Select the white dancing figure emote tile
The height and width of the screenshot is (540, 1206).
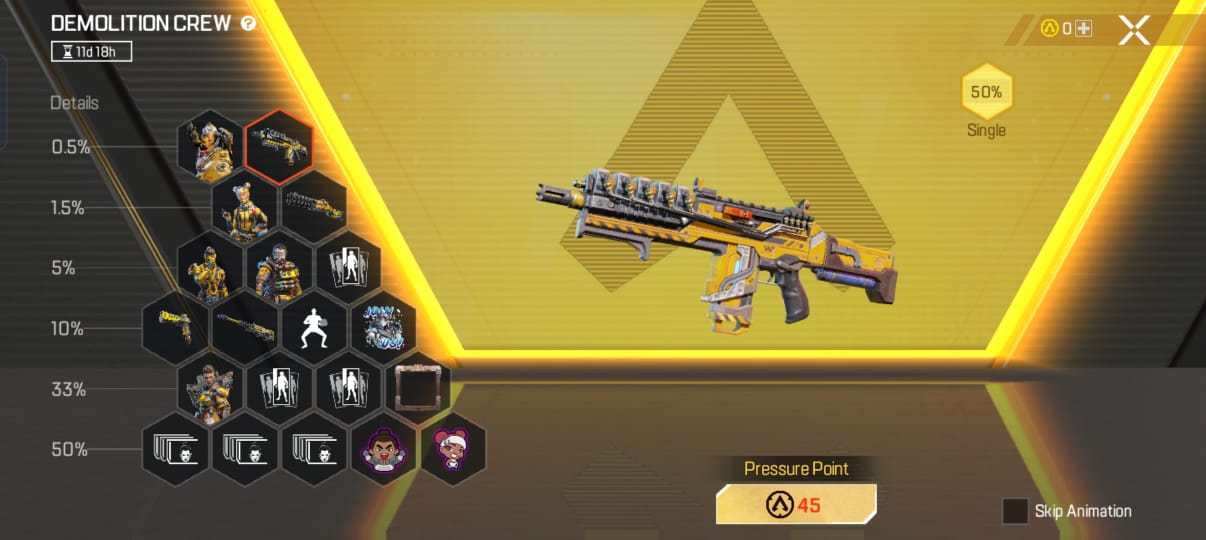pyautogui.click(x=313, y=327)
